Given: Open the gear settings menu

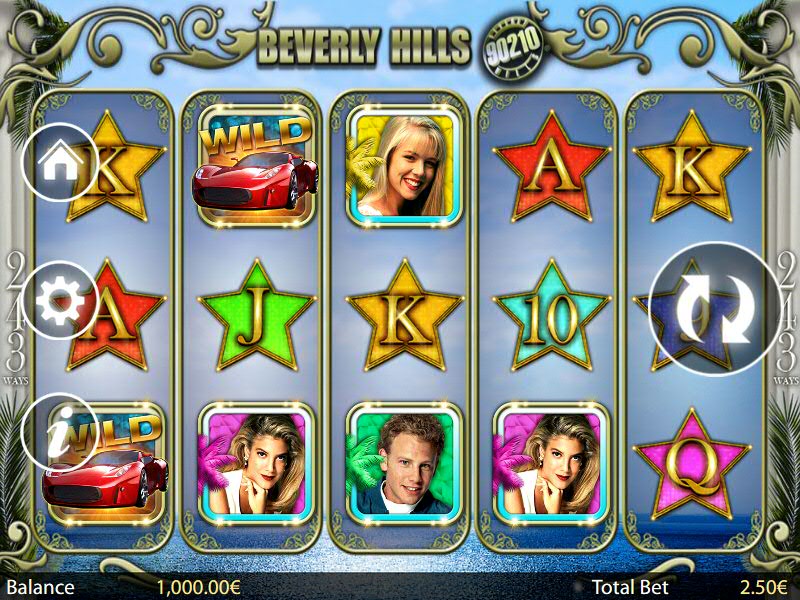Looking at the screenshot, I should pyautogui.click(x=59, y=299).
